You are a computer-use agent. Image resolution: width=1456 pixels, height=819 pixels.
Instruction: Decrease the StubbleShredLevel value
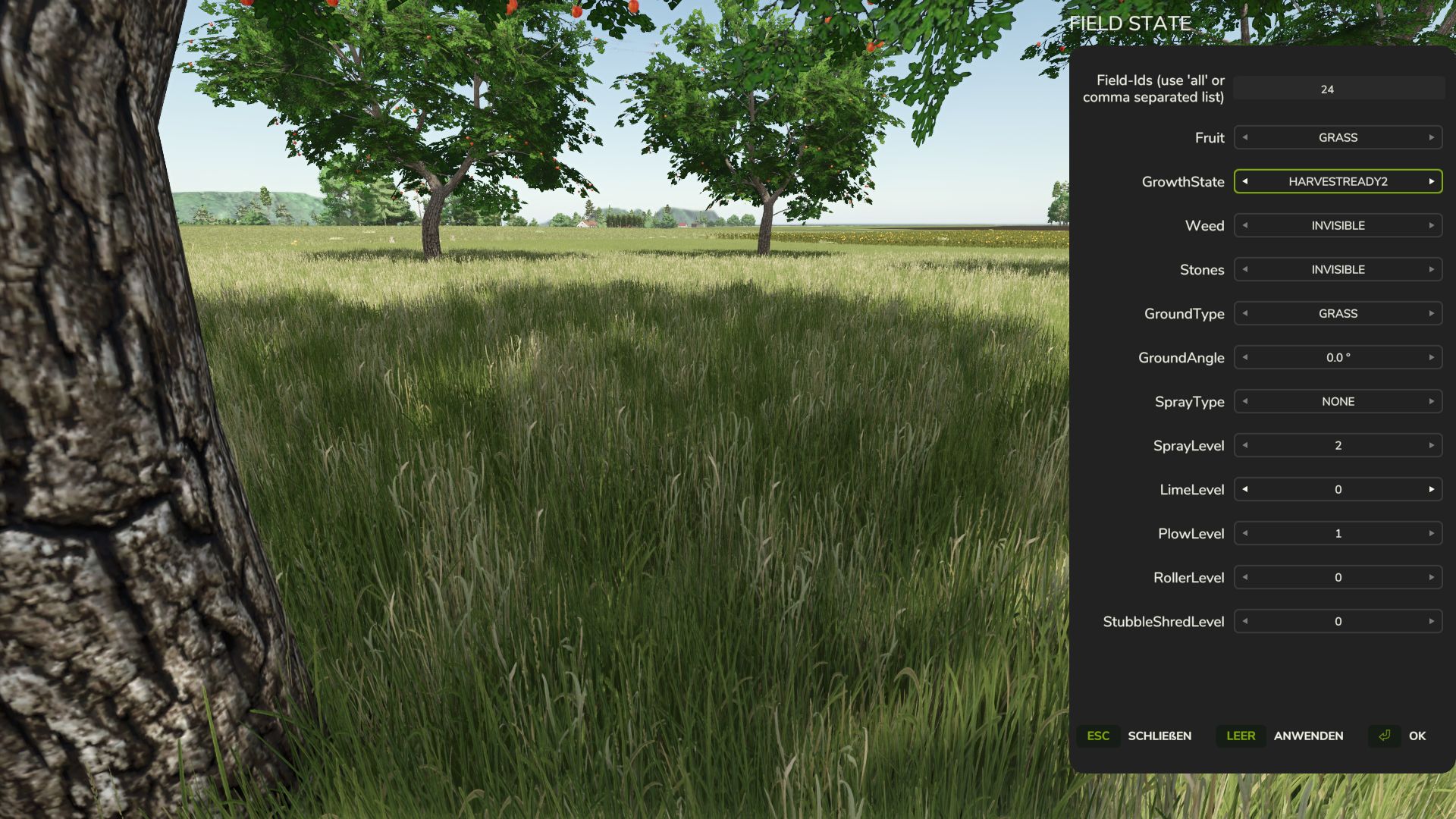(x=1244, y=621)
